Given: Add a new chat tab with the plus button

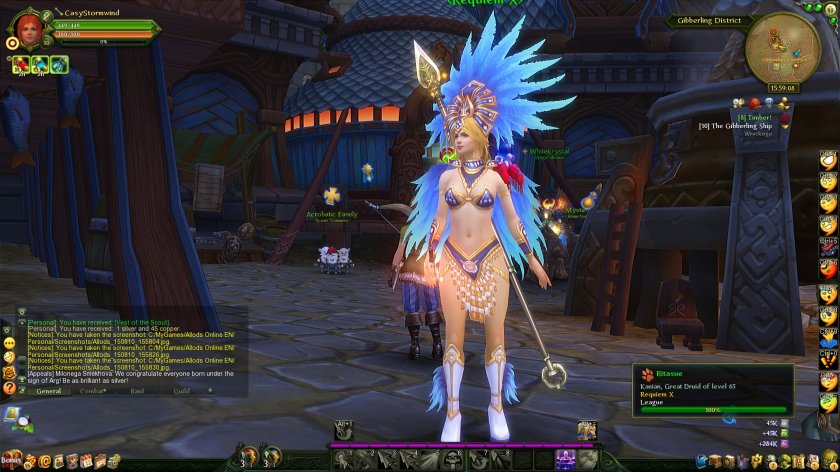Looking at the screenshot, I should click(x=210, y=391).
